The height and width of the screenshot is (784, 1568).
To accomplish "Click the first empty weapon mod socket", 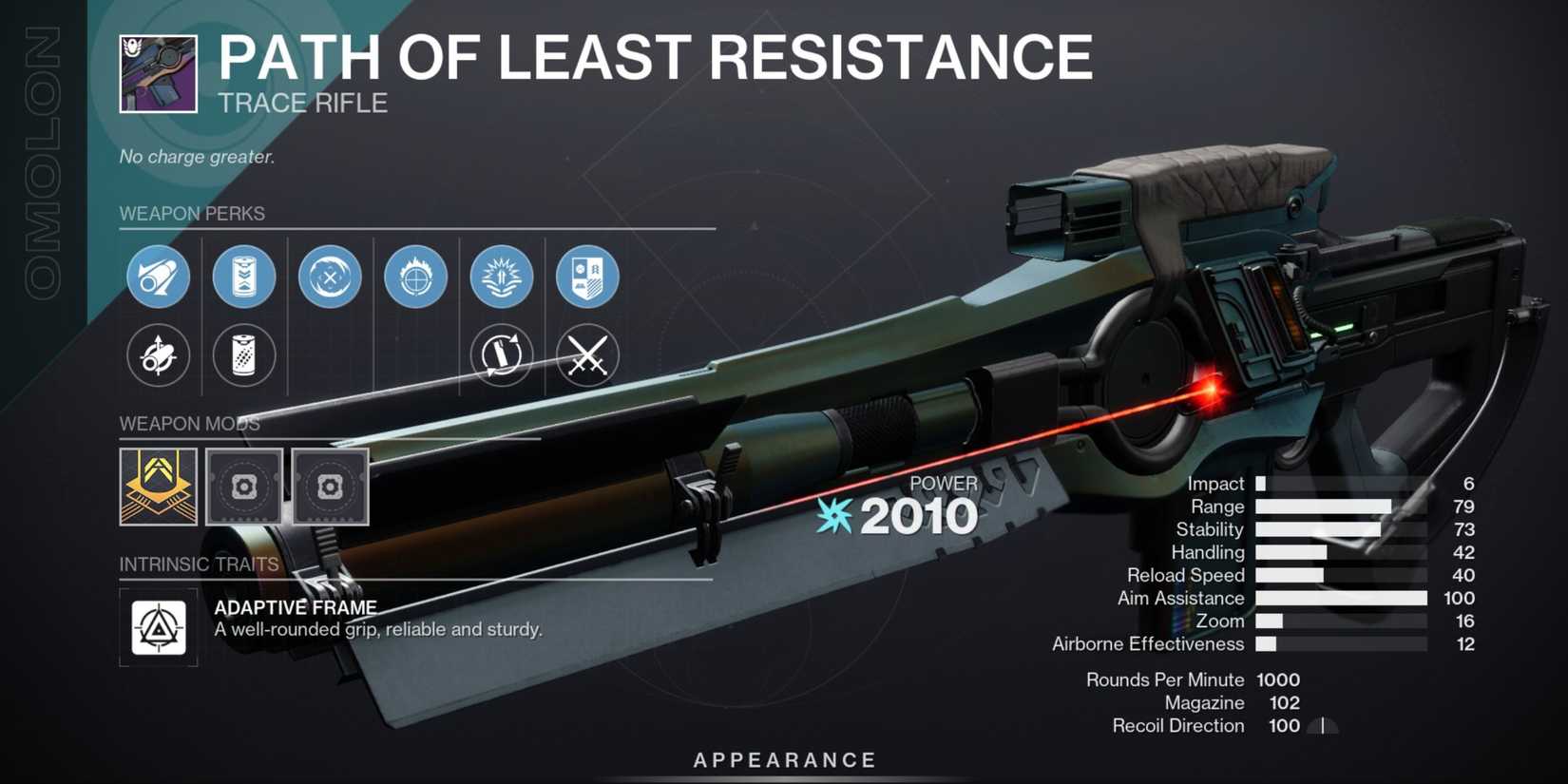I will click(x=244, y=488).
